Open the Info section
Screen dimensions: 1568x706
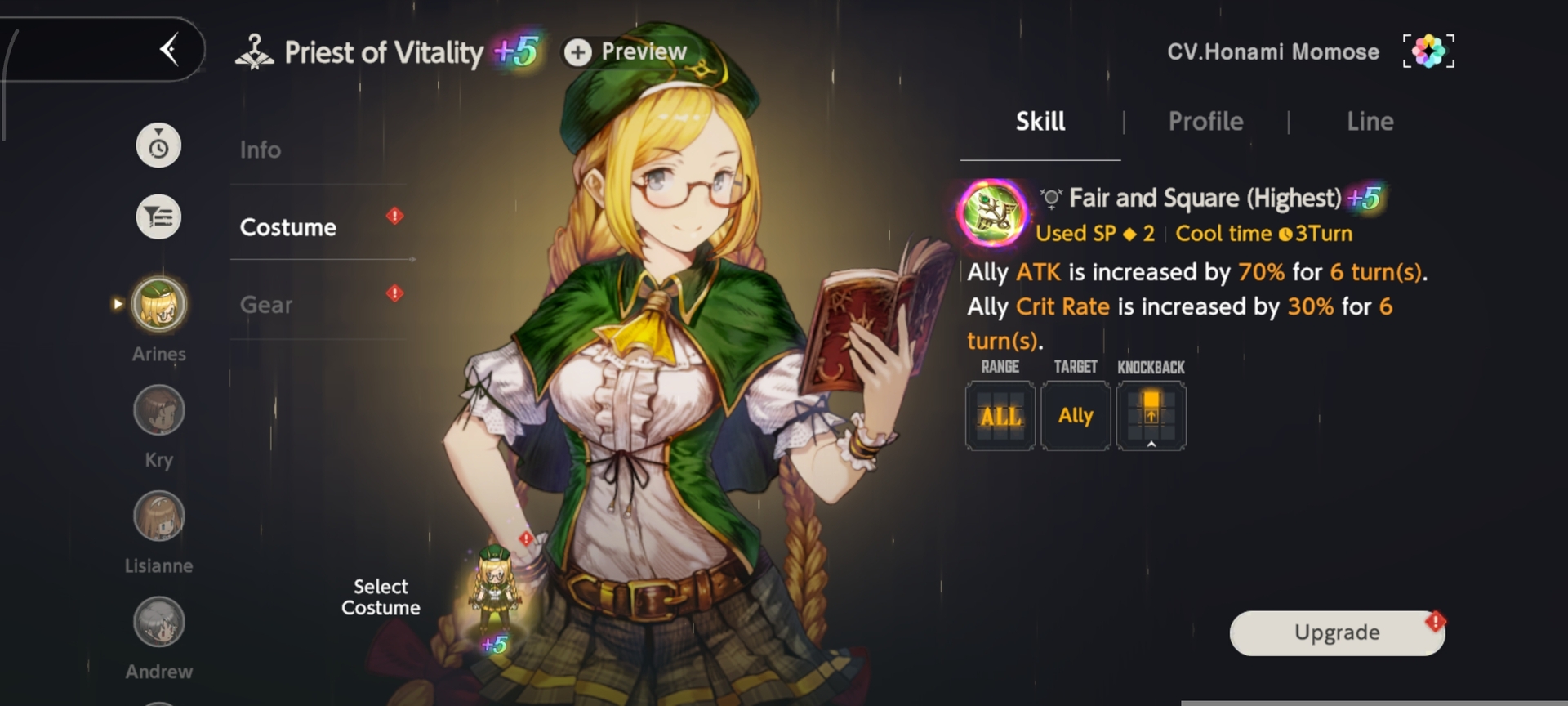click(x=261, y=150)
